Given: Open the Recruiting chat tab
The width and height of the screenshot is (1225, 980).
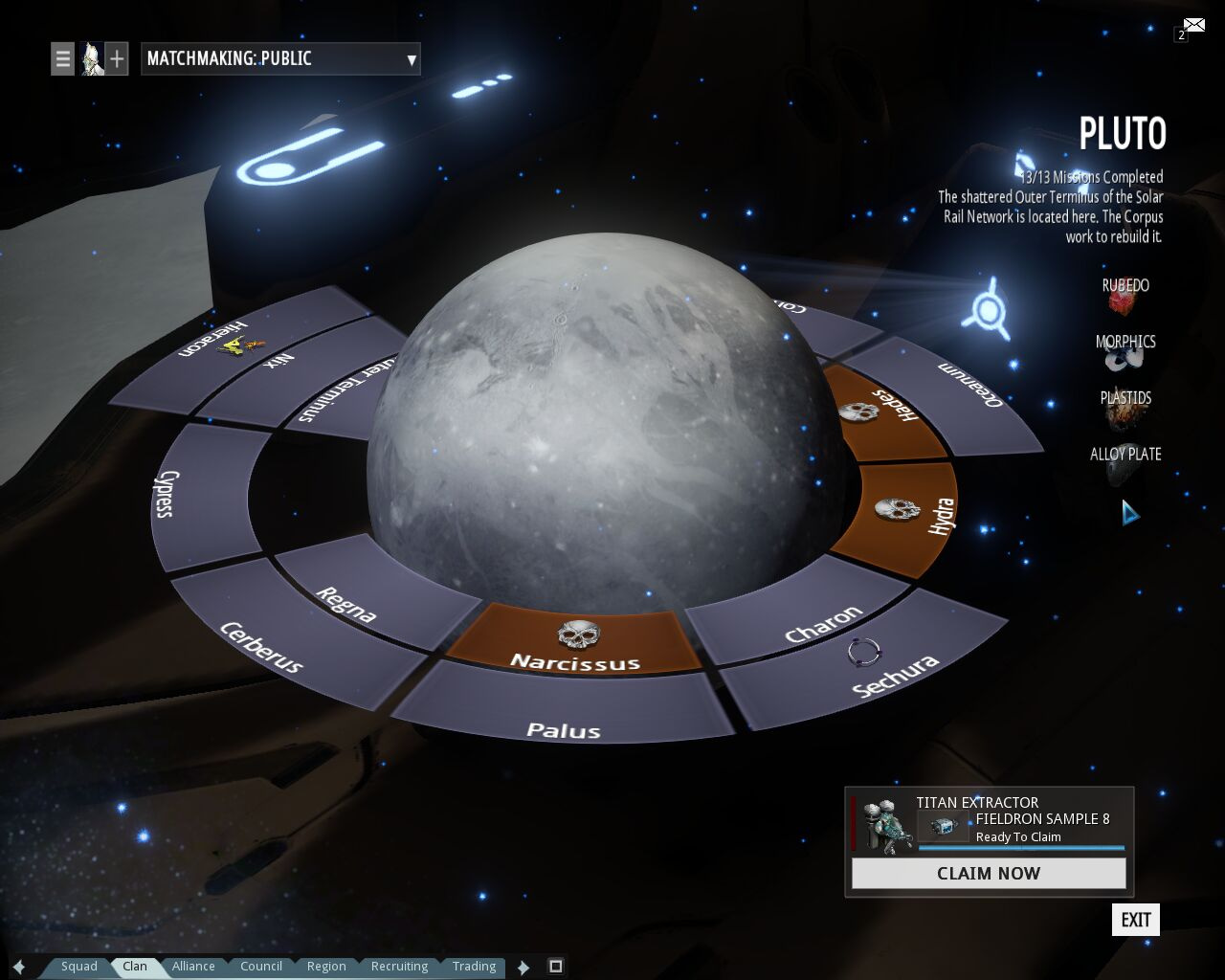Looking at the screenshot, I should coord(399,967).
